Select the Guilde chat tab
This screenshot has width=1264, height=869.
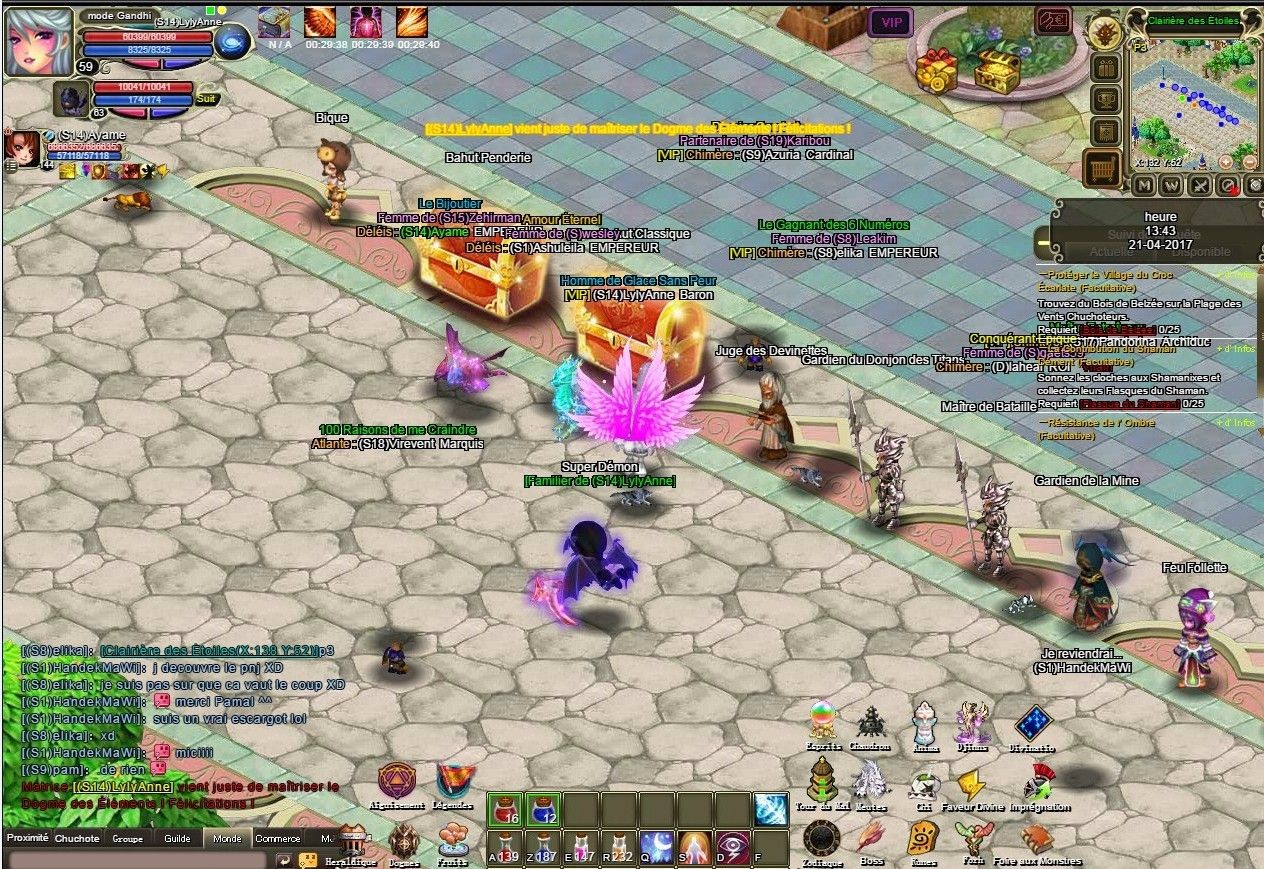click(178, 838)
